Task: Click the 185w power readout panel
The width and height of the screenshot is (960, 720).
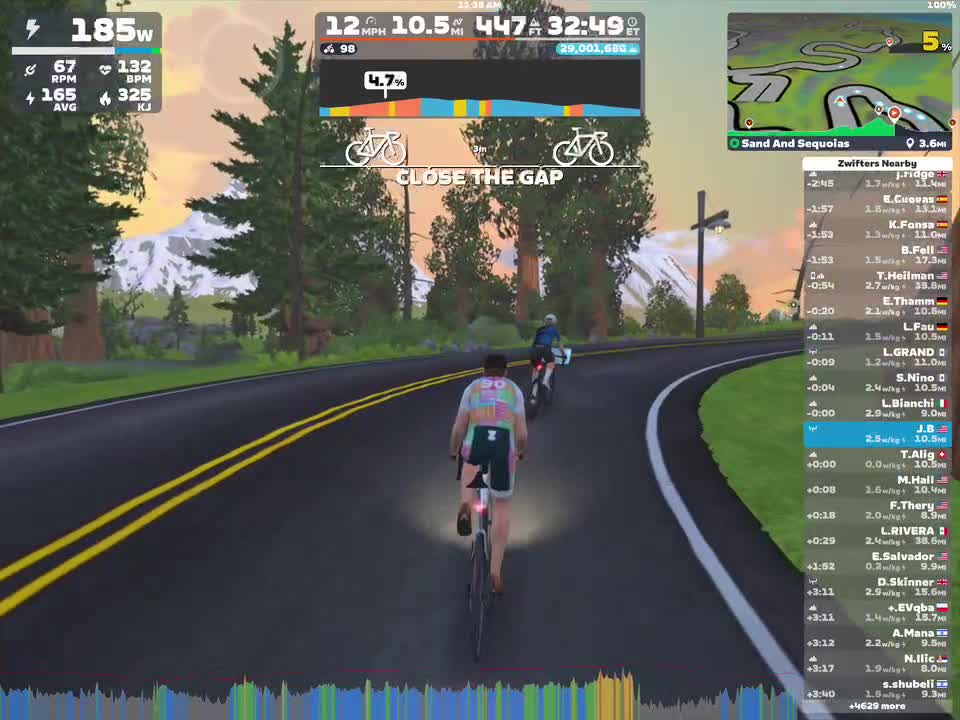Action: [87, 32]
